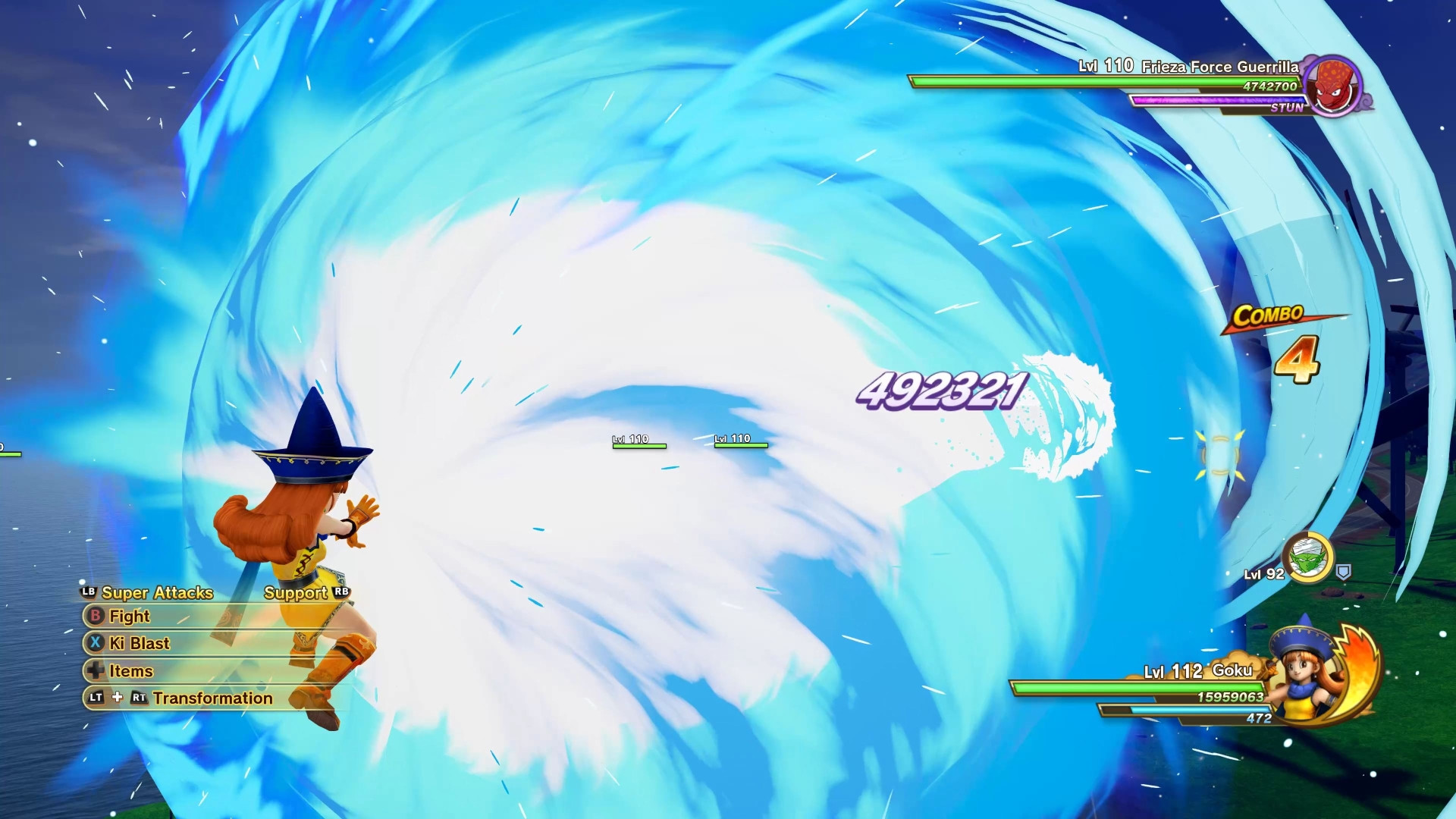Click the LB Super Attacks shoulder button icon
The width and height of the screenshot is (1456, 819).
tap(89, 592)
